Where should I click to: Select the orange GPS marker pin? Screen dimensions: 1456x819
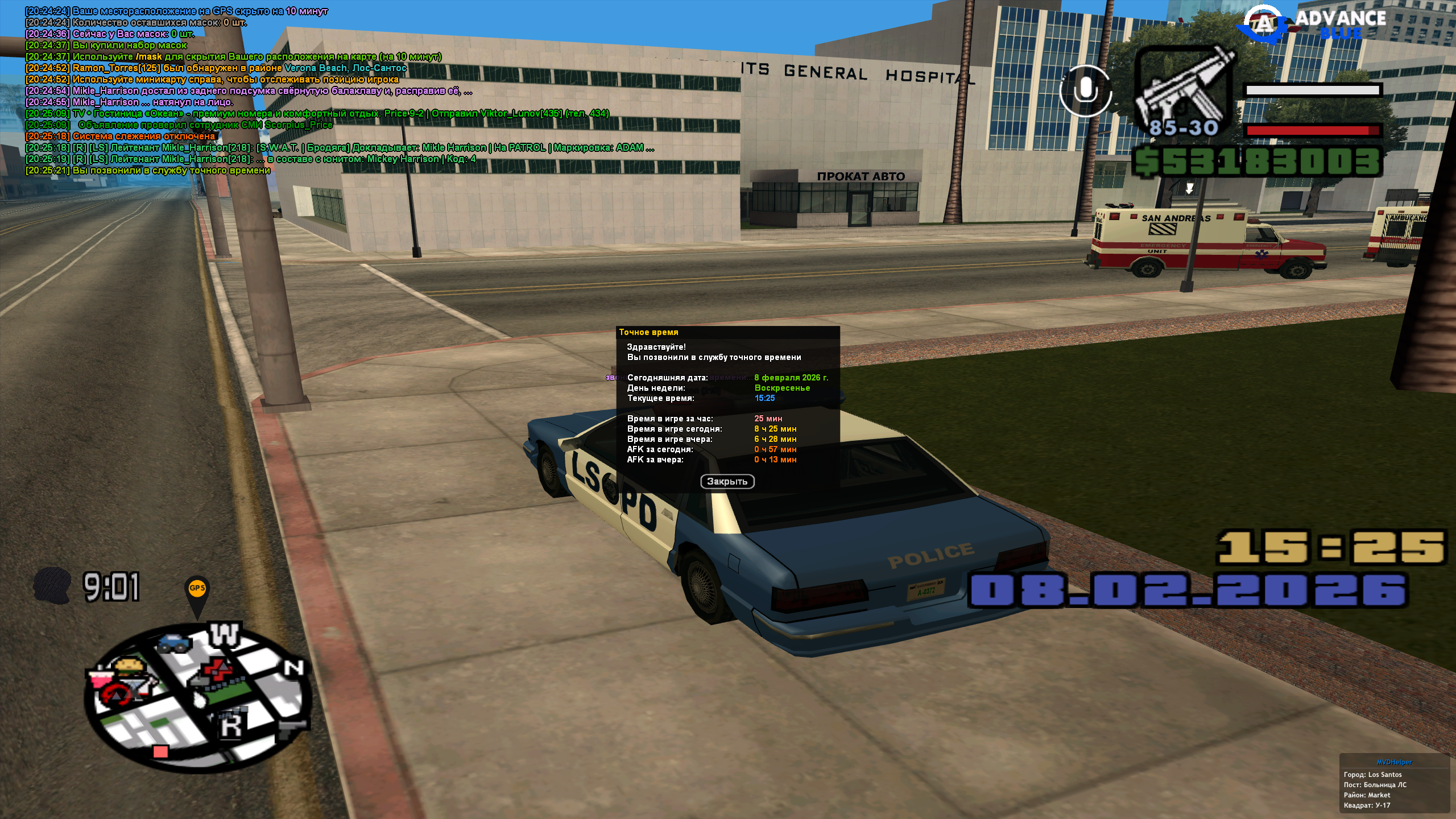pyautogui.click(x=197, y=591)
